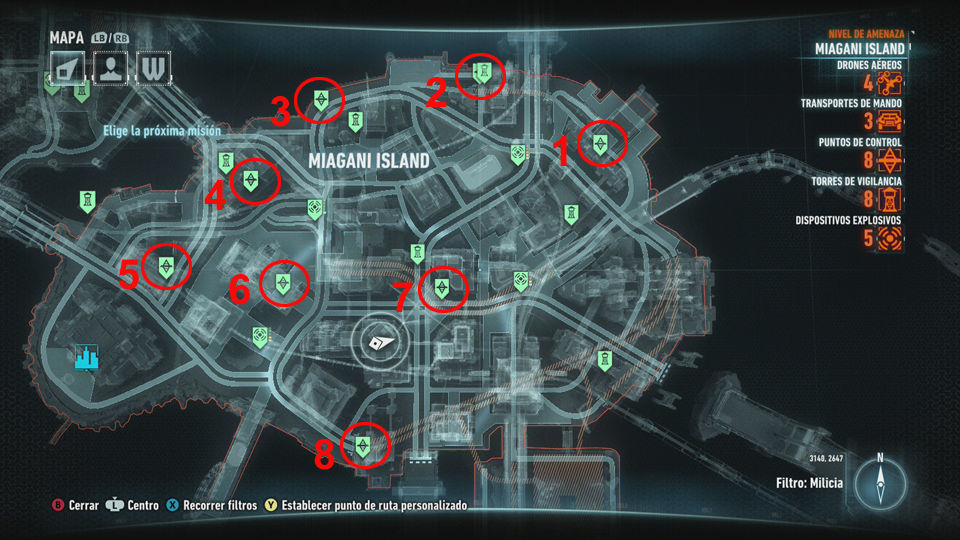Select the map view tab
Viewport: 960px width, 540px height.
pos(67,68)
